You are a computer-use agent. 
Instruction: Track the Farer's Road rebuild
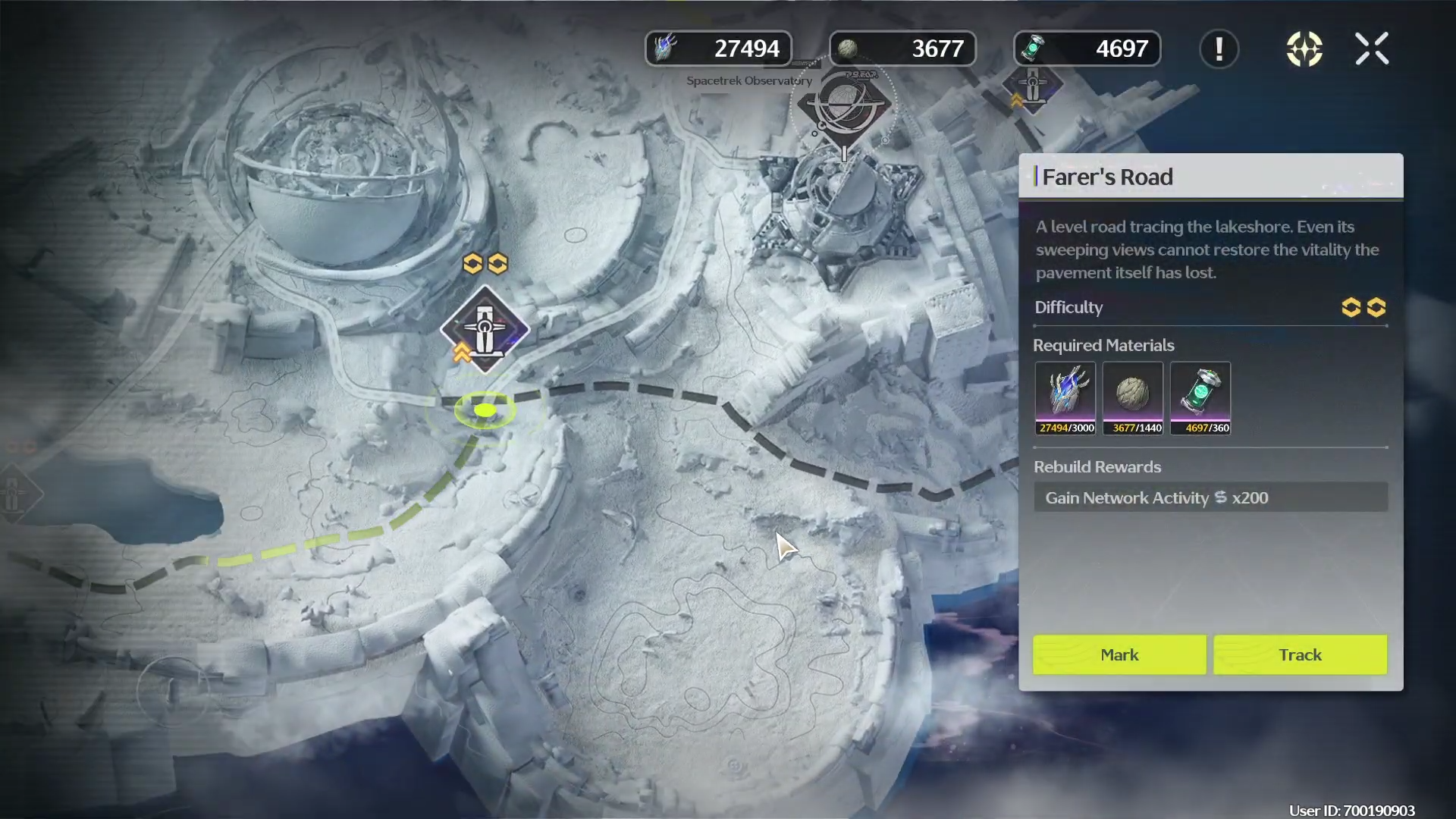1300,654
